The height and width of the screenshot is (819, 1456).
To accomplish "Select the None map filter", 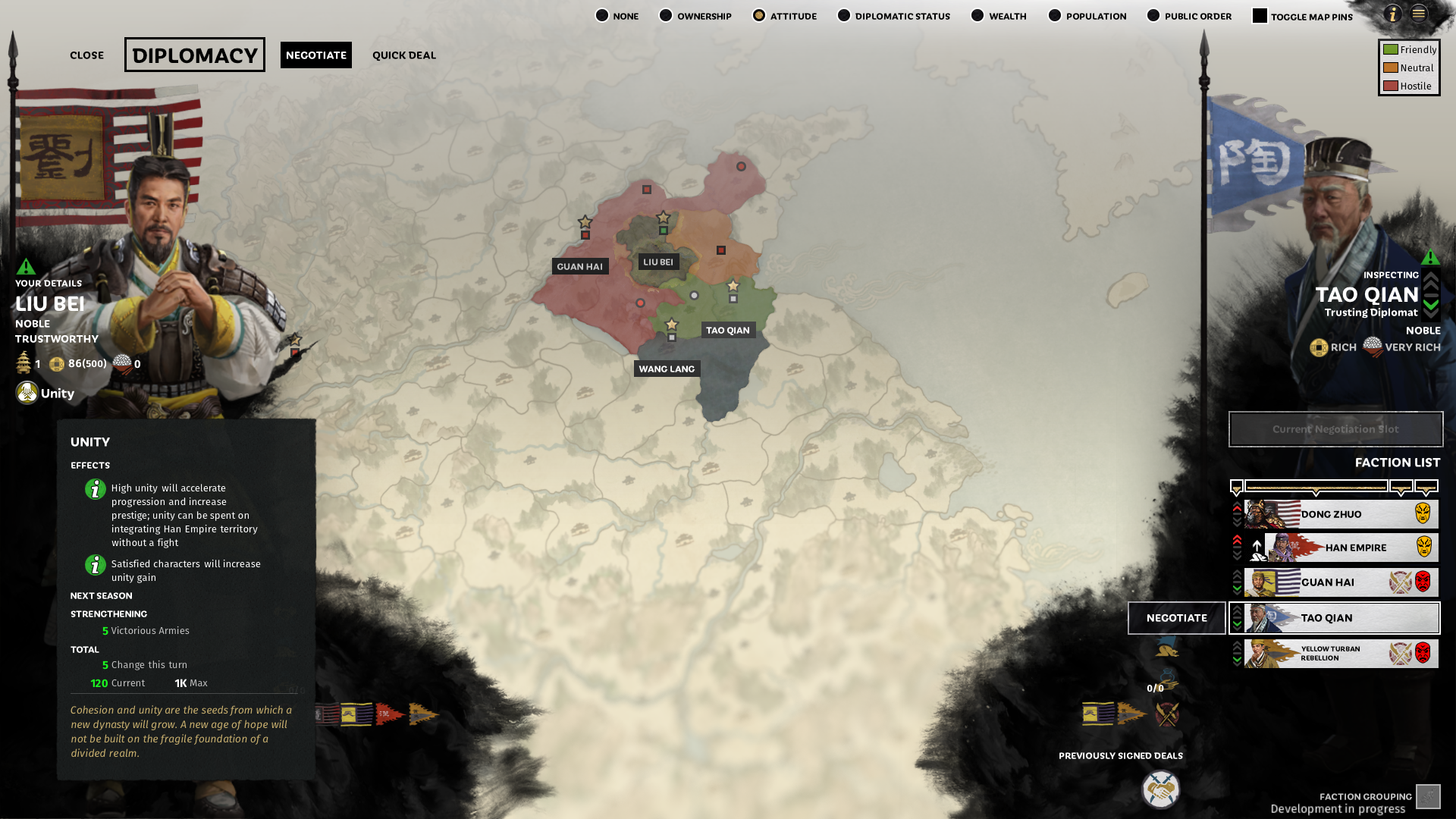I will point(602,16).
